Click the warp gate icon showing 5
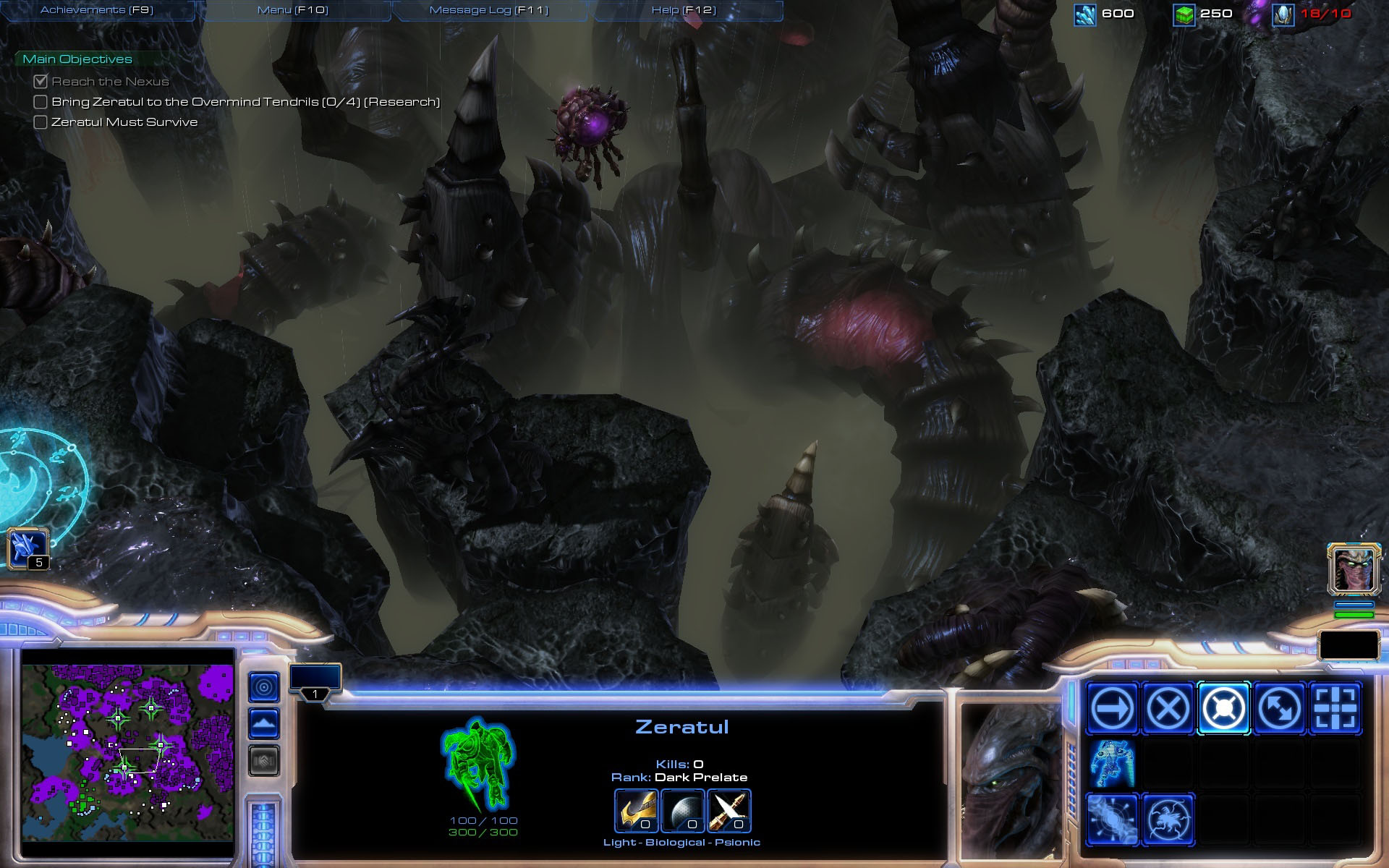 (x=27, y=548)
